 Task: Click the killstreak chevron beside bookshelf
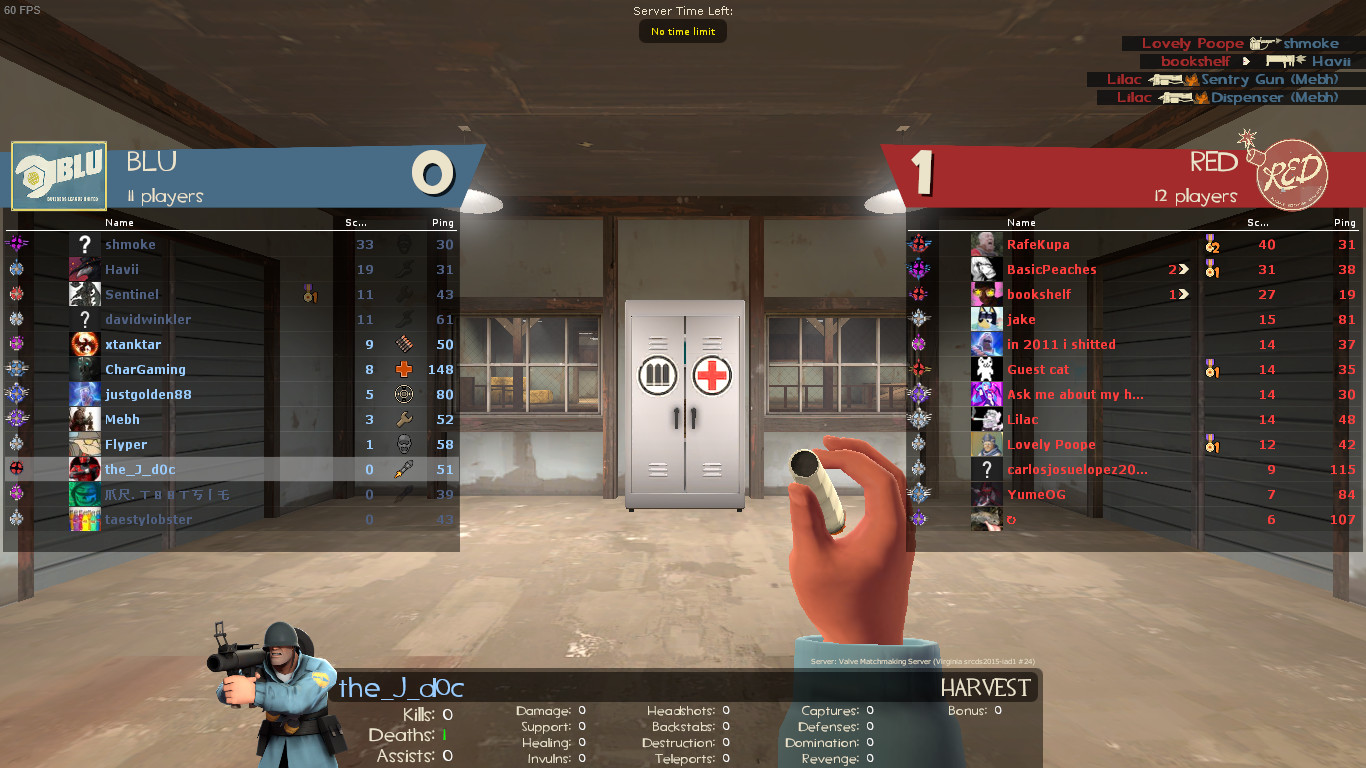click(1183, 294)
